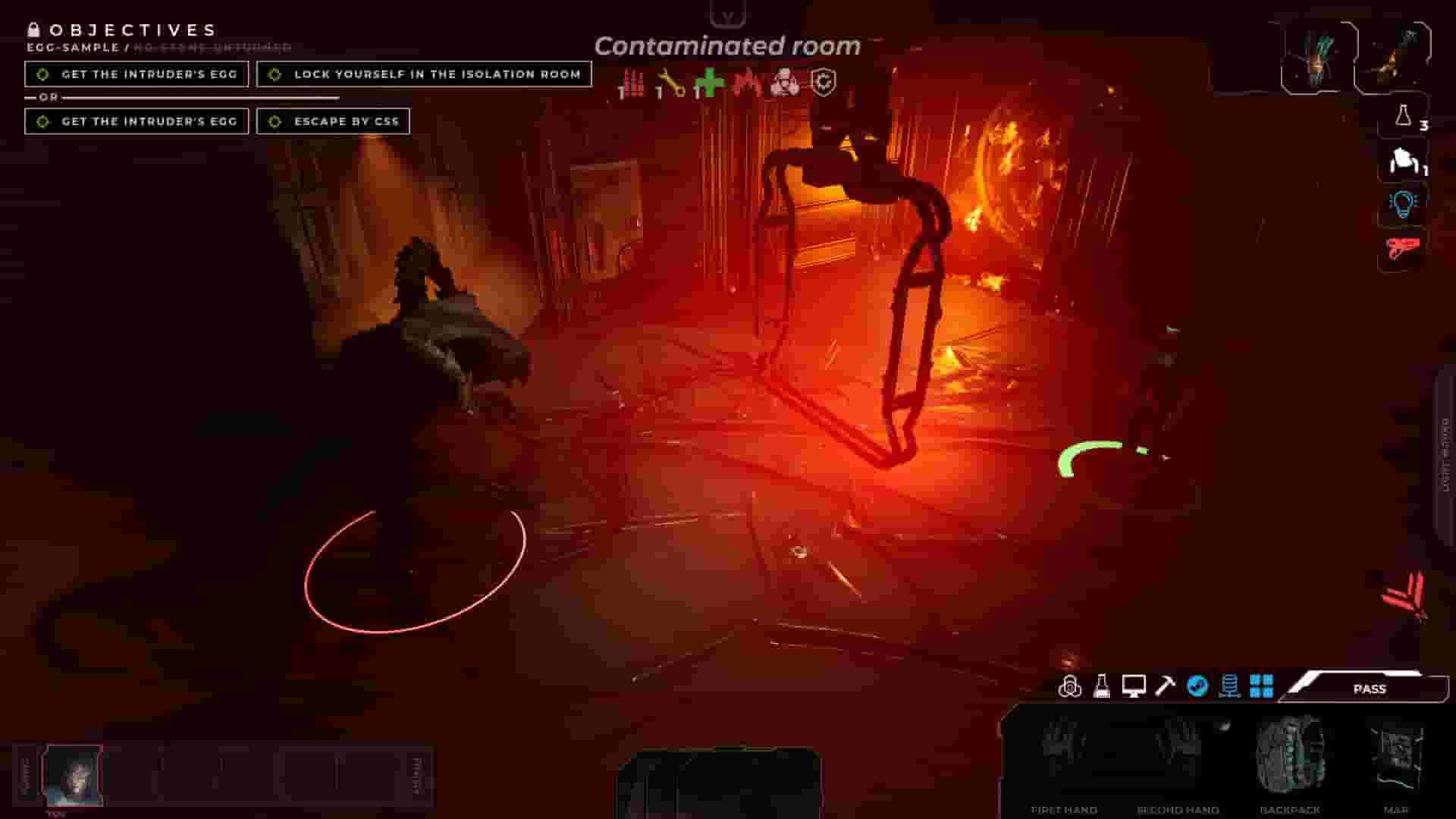Click the blue compass icon
This screenshot has height=819, width=1456.
(1197, 686)
